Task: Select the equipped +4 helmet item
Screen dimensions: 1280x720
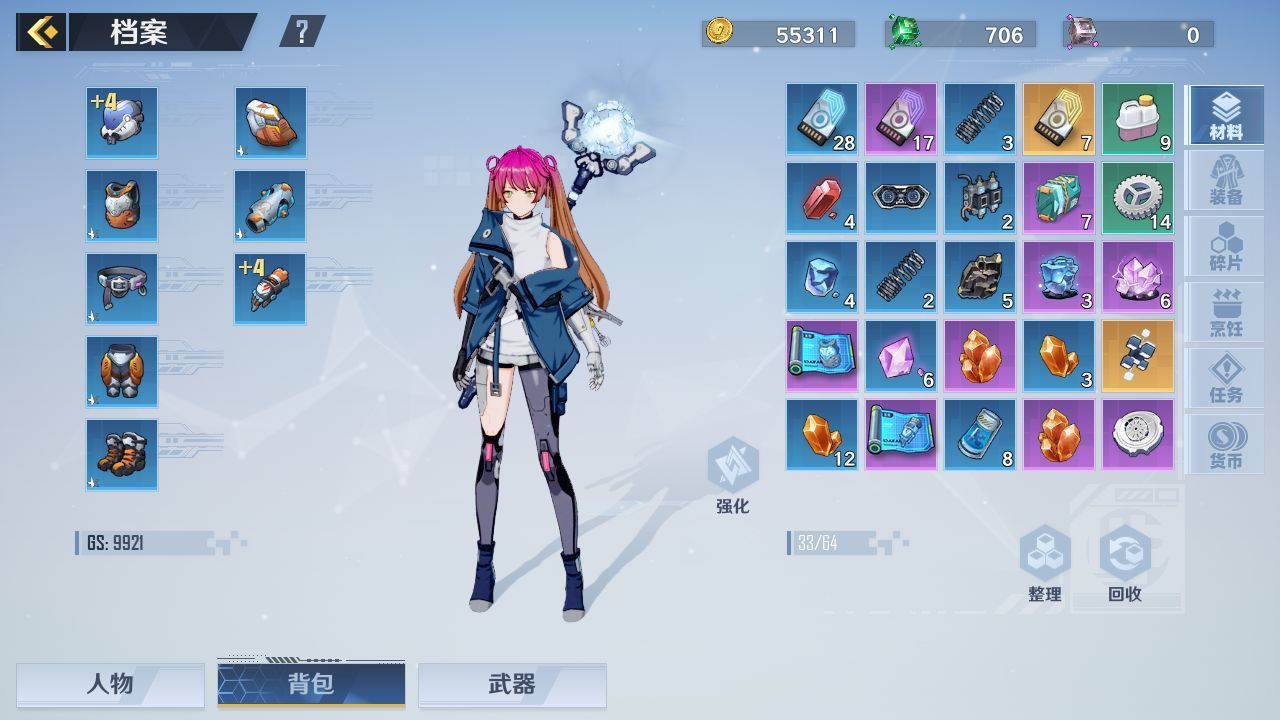Action: coord(121,121)
